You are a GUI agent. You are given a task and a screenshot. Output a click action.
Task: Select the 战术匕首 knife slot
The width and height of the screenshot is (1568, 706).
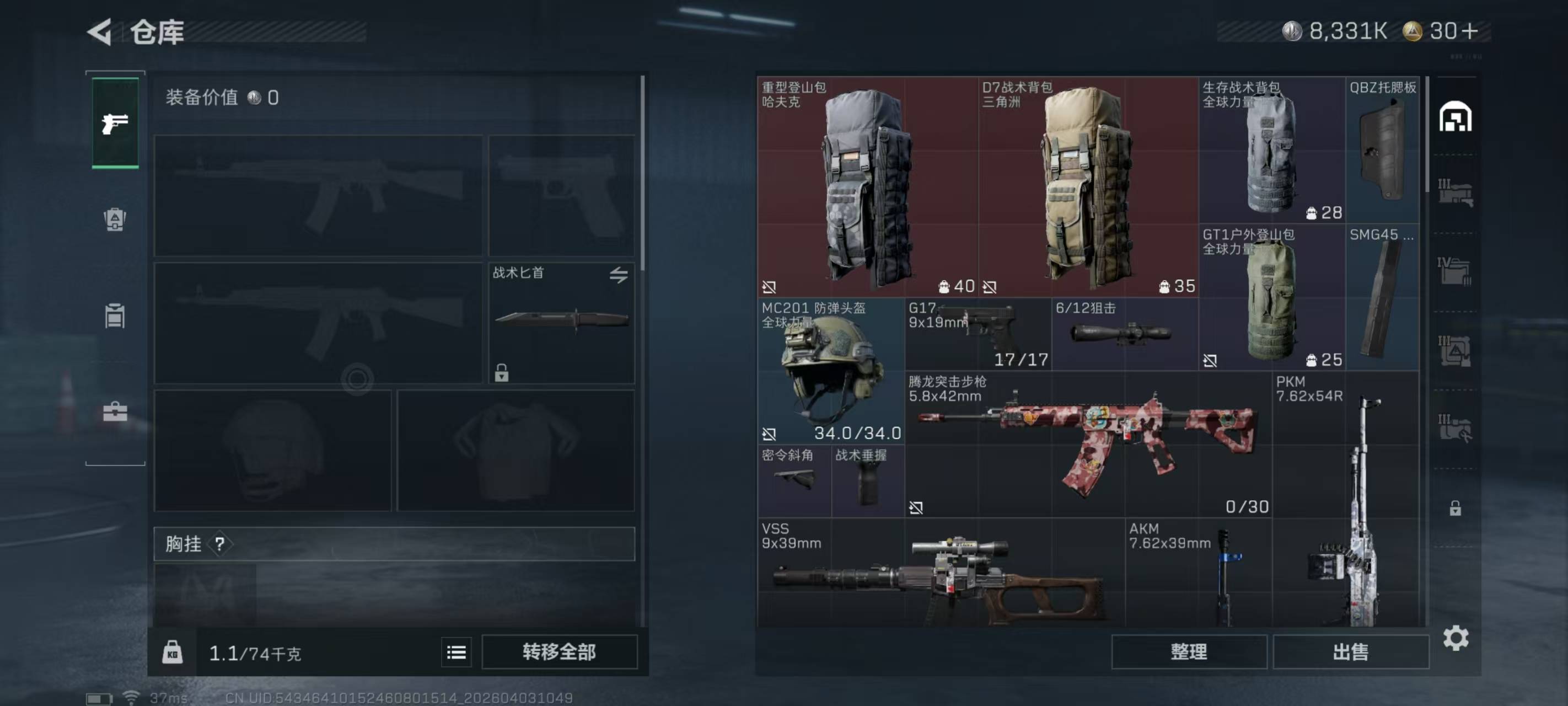click(561, 323)
